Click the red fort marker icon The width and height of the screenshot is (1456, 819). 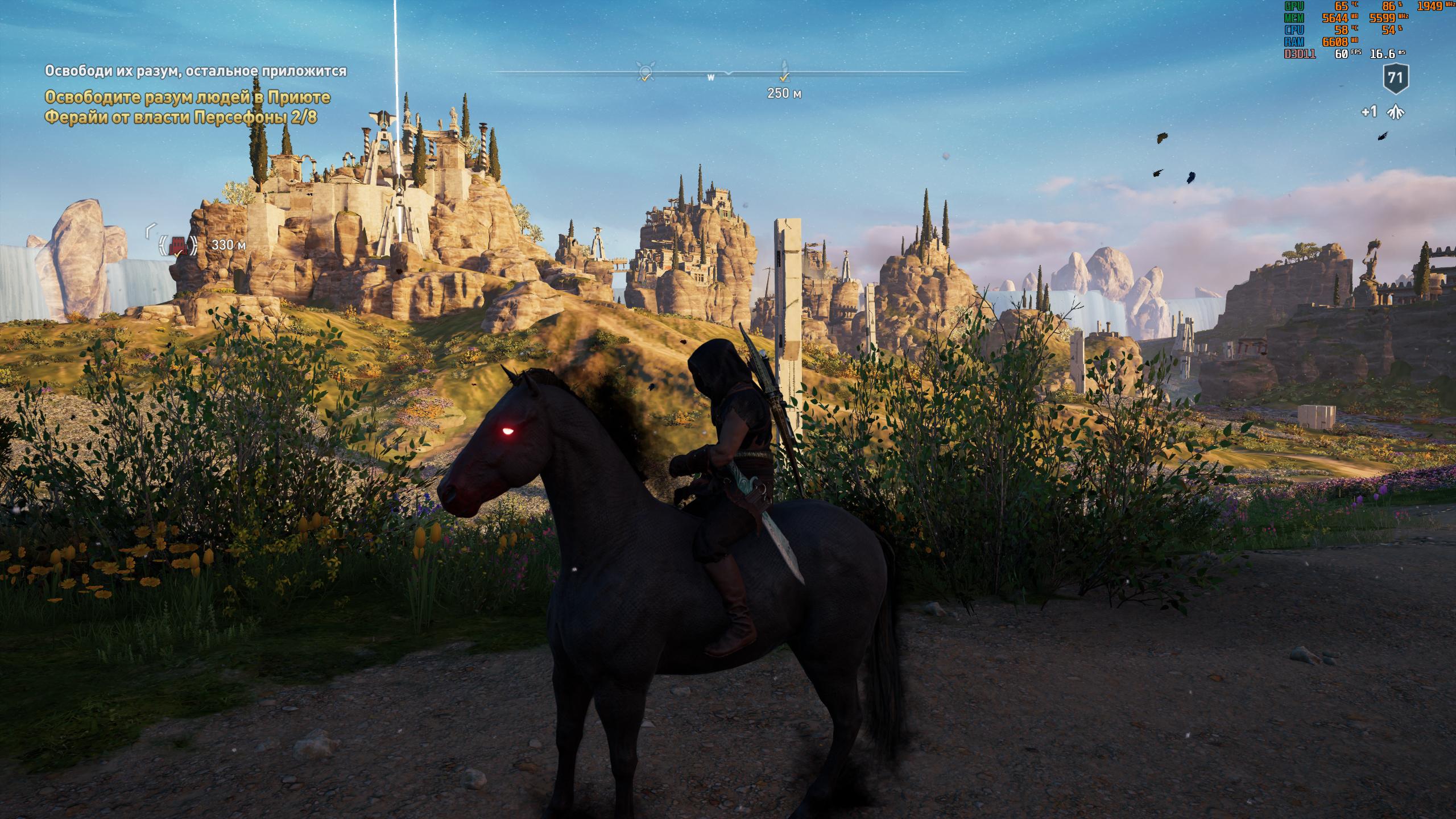[179, 246]
